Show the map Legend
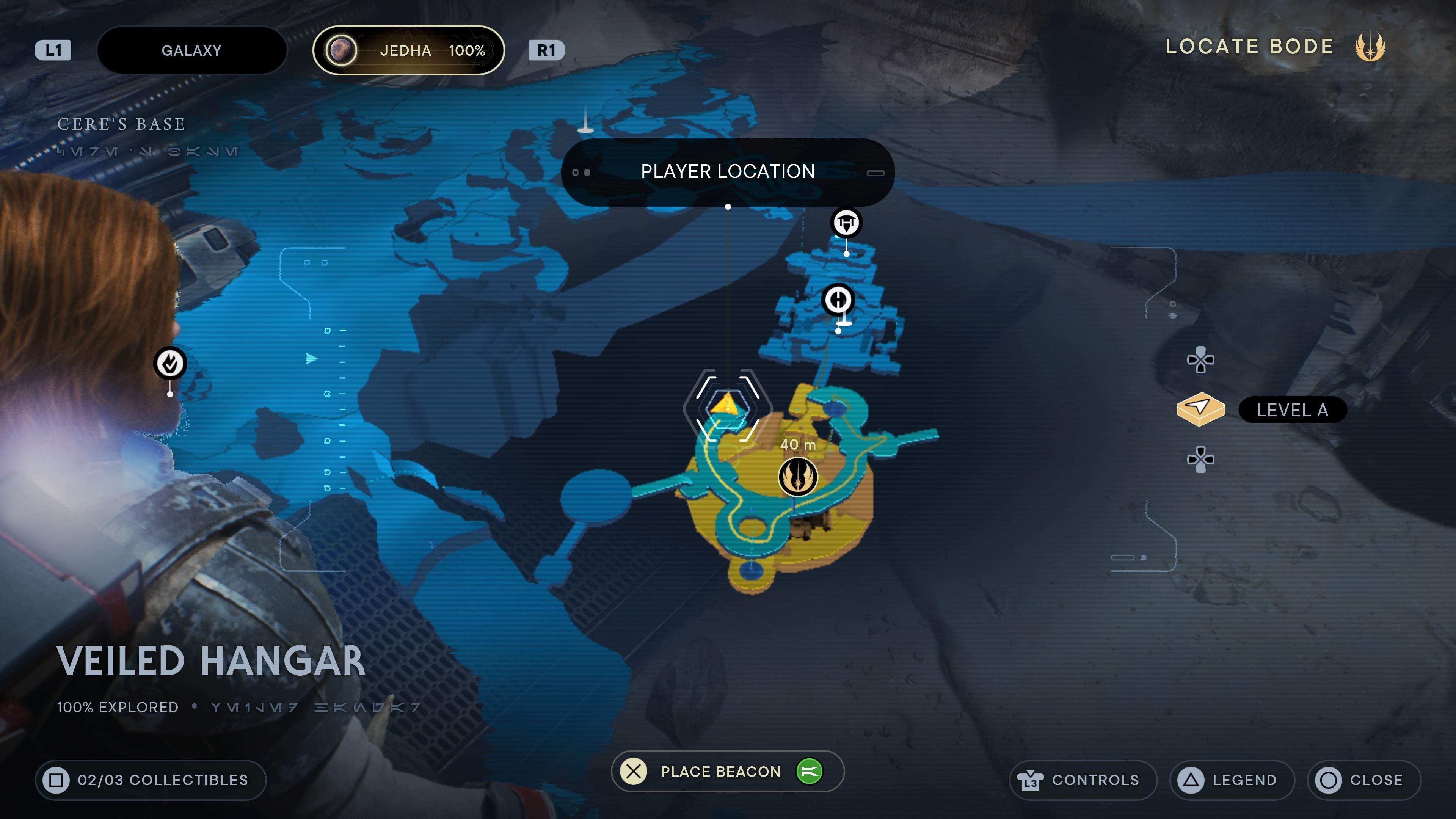The height and width of the screenshot is (819, 1456). click(x=1232, y=780)
